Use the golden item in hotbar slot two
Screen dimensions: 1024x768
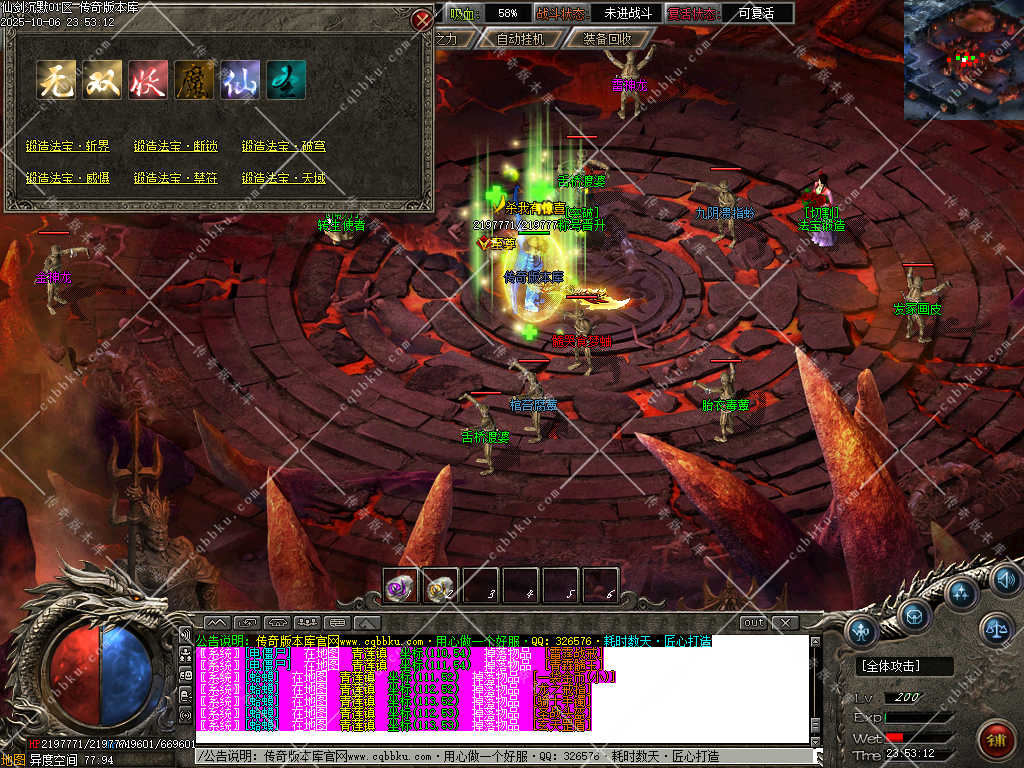tap(441, 587)
